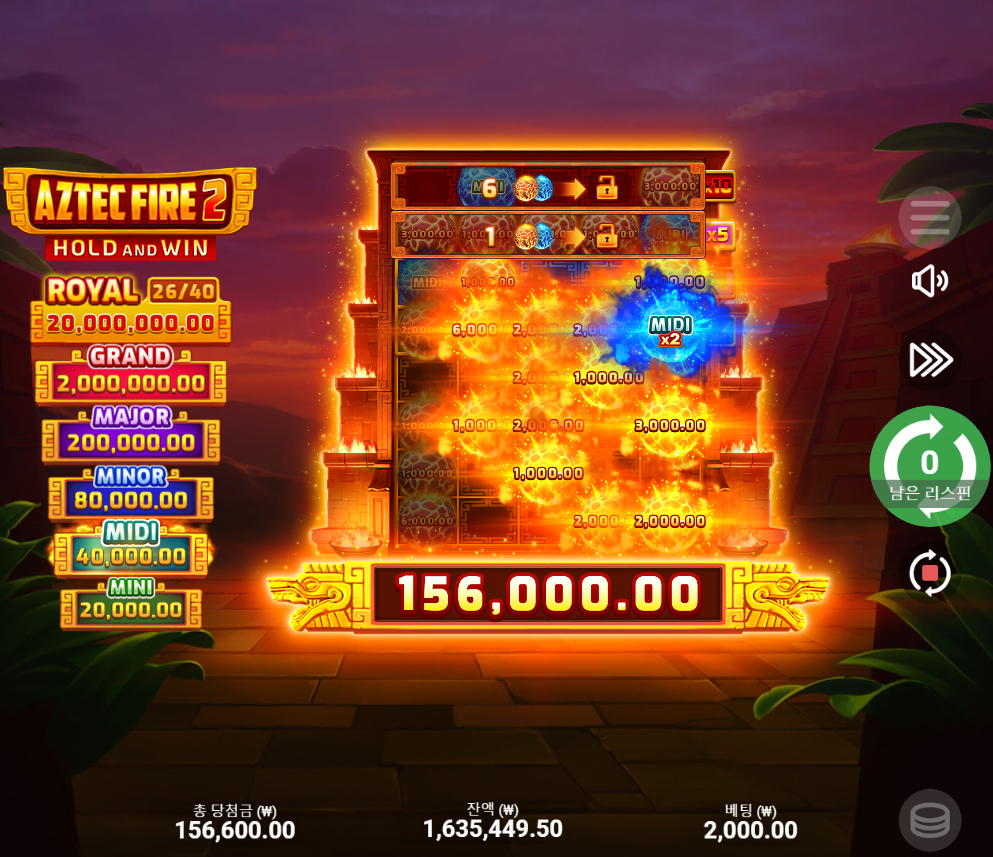993x857 pixels.
Task: Click the green respin button
Action: pyautogui.click(x=929, y=465)
